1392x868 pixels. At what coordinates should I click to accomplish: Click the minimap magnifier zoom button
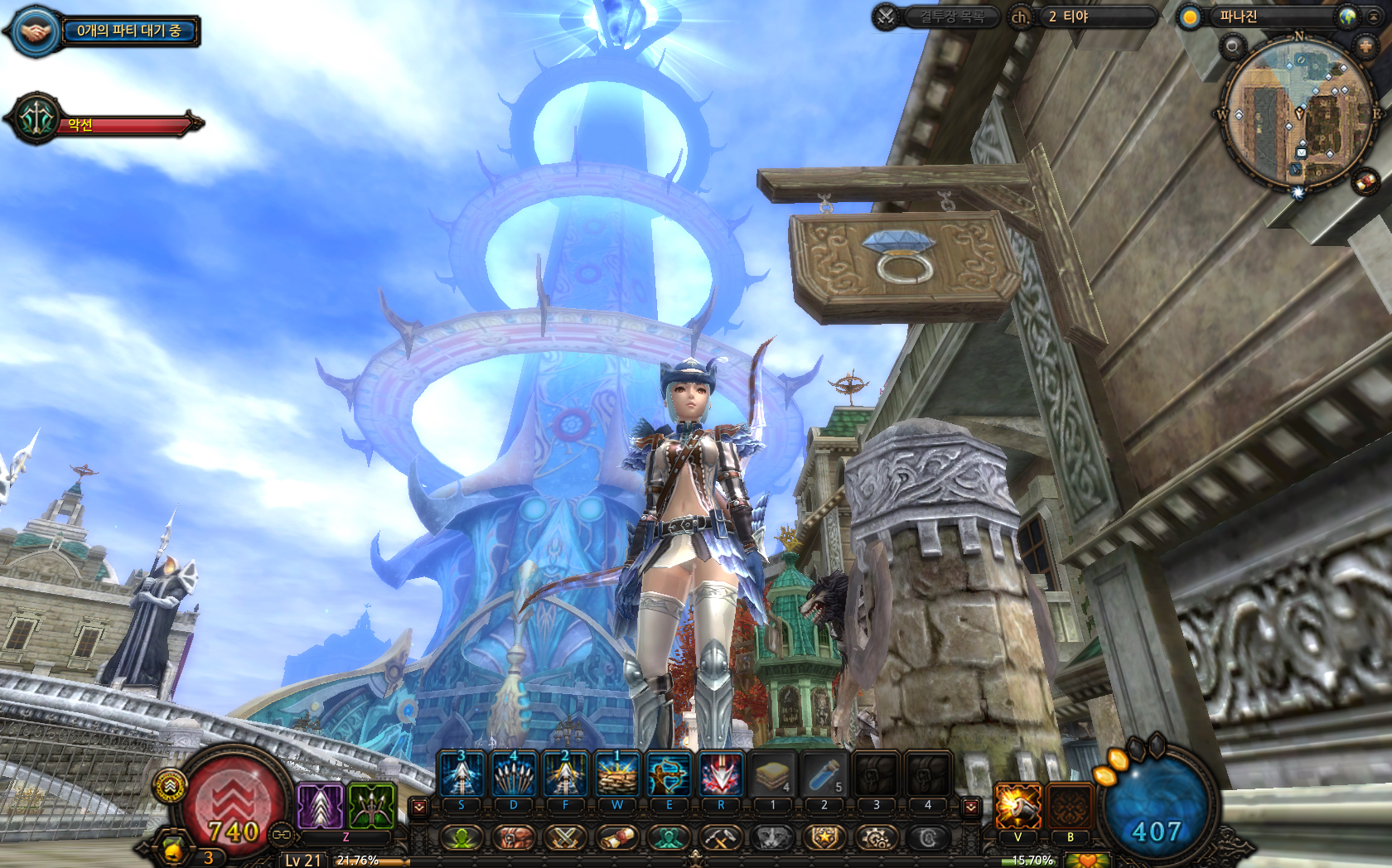[x=1232, y=46]
